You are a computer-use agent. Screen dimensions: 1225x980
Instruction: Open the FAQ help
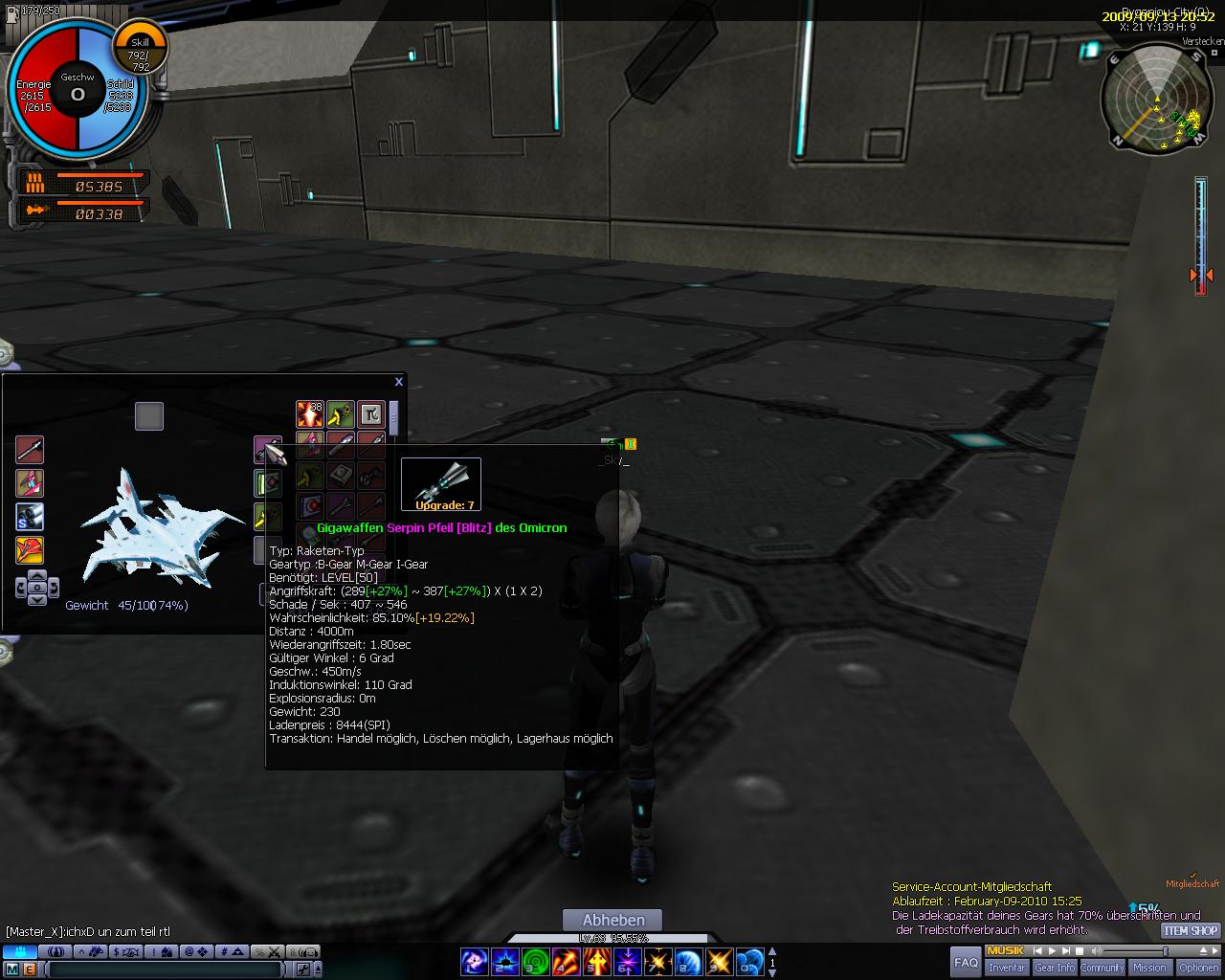coord(967,962)
